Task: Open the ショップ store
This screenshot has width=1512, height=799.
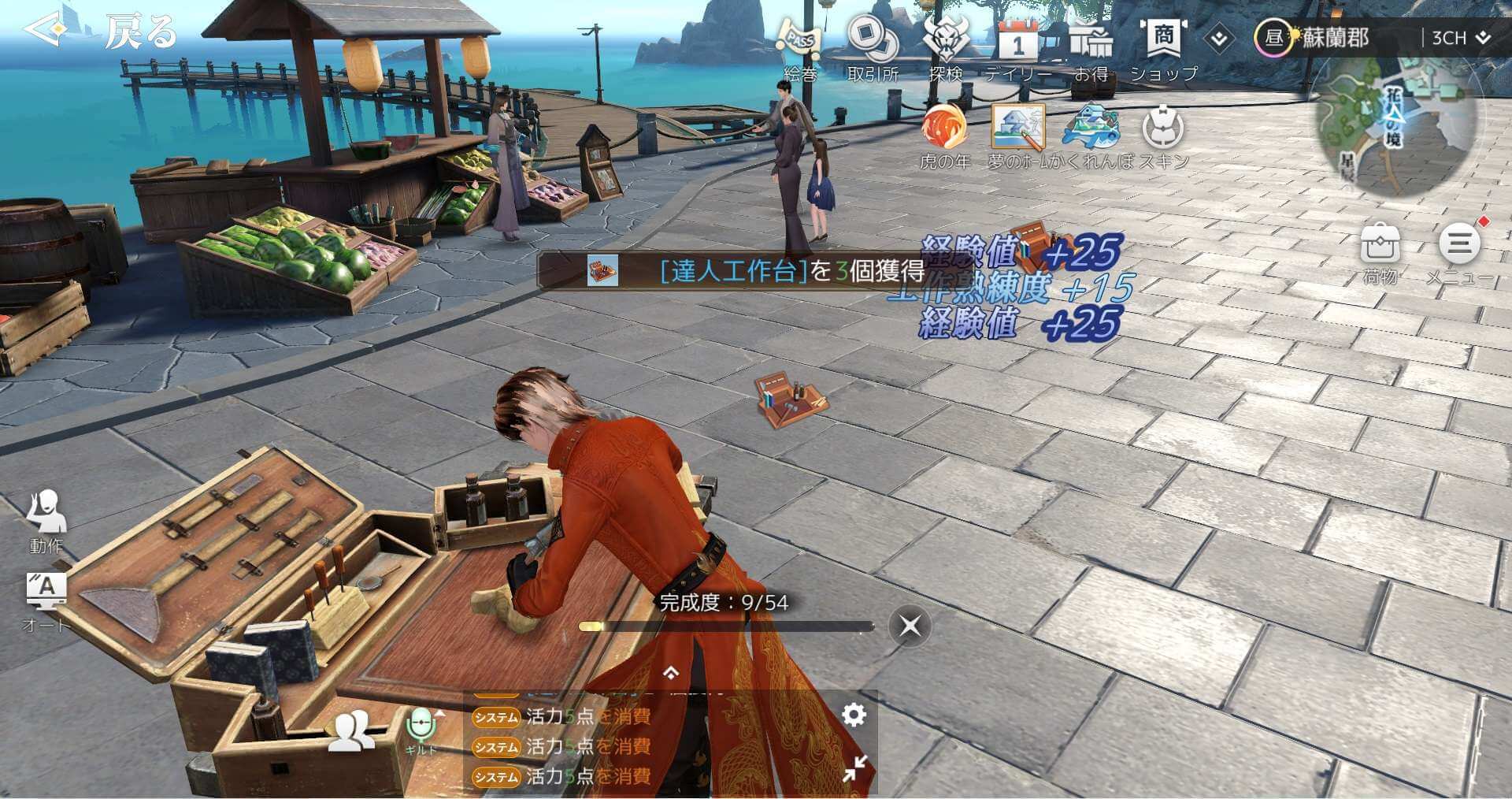Action: 1164,46
